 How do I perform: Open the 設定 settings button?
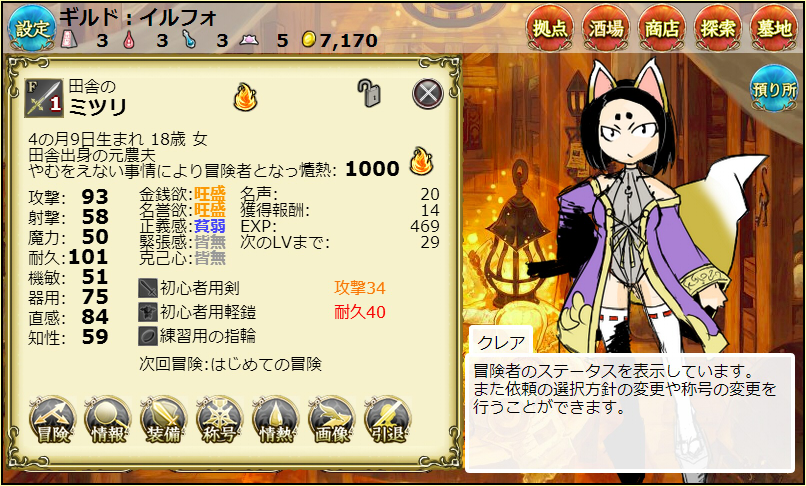click(x=32, y=27)
